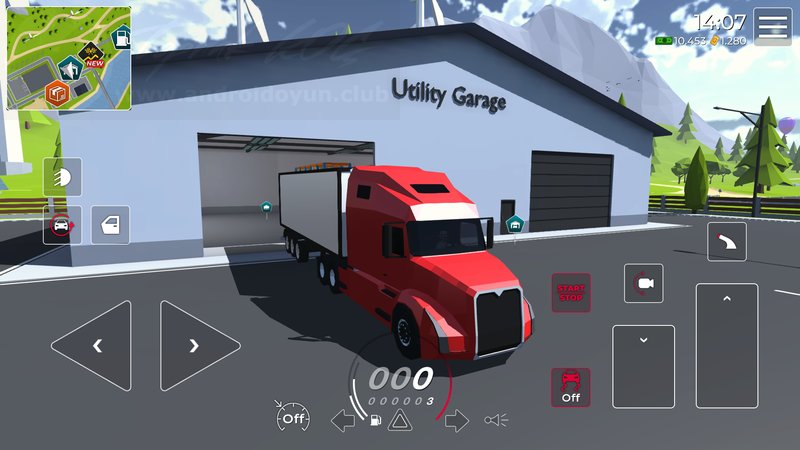The height and width of the screenshot is (450, 800).
Task: Steer right with the right arrow
Action: tap(199, 346)
